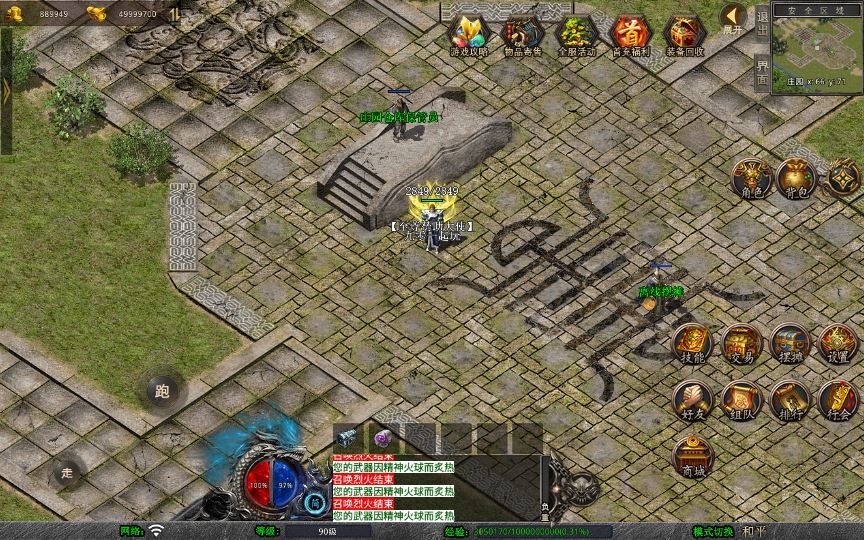This screenshot has height=540, width=864.
Task: Open the 游戏攻略 game guide icon
Action: 469,34
